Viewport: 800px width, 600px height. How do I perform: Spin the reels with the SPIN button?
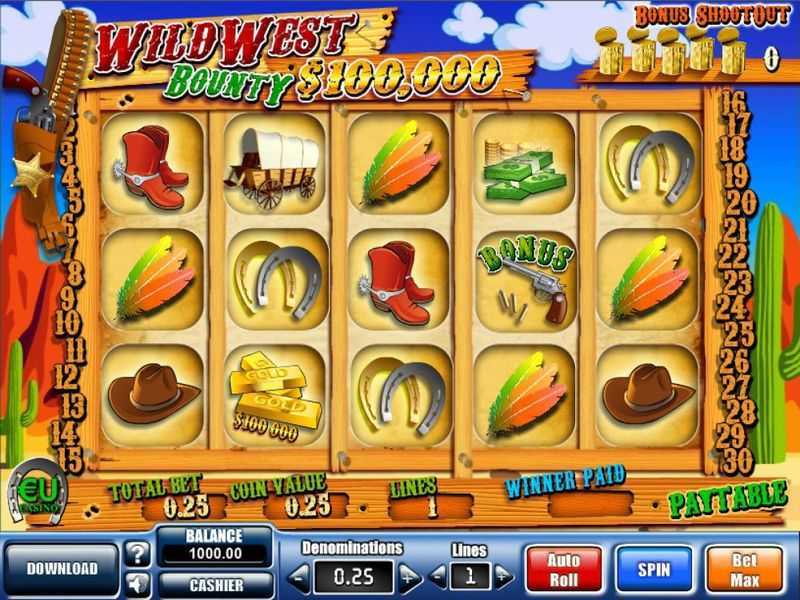[652, 569]
